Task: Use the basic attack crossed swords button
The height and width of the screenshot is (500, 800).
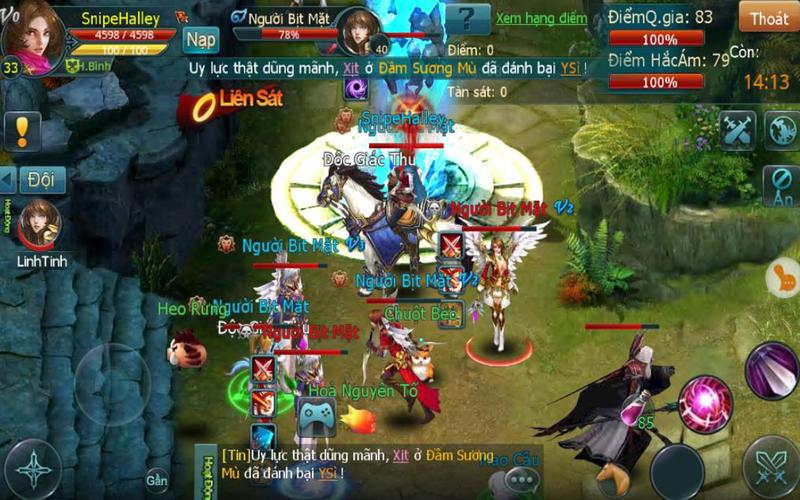Action: (x=771, y=465)
